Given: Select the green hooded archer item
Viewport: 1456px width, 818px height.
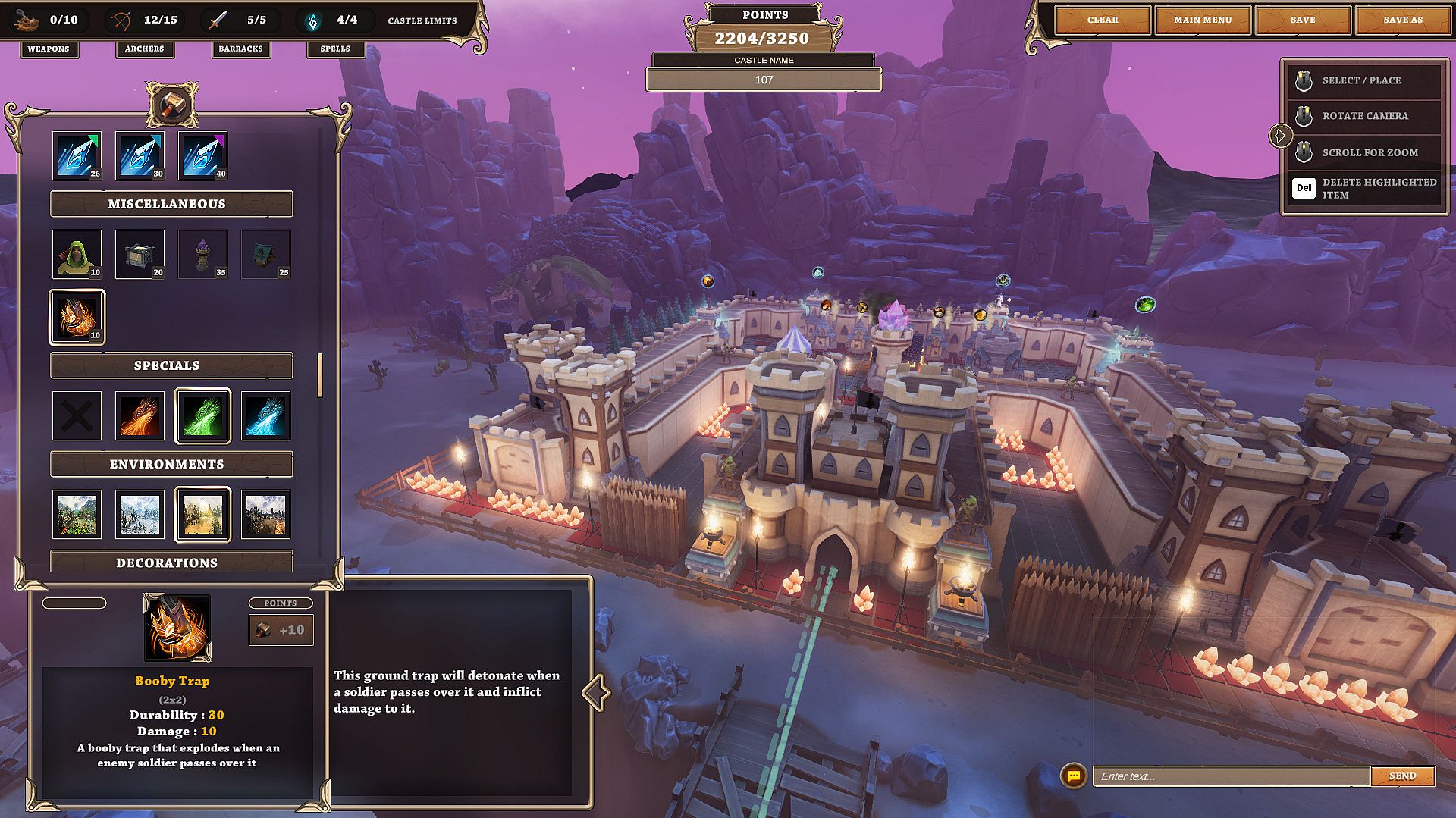Looking at the screenshot, I should coord(77,254).
